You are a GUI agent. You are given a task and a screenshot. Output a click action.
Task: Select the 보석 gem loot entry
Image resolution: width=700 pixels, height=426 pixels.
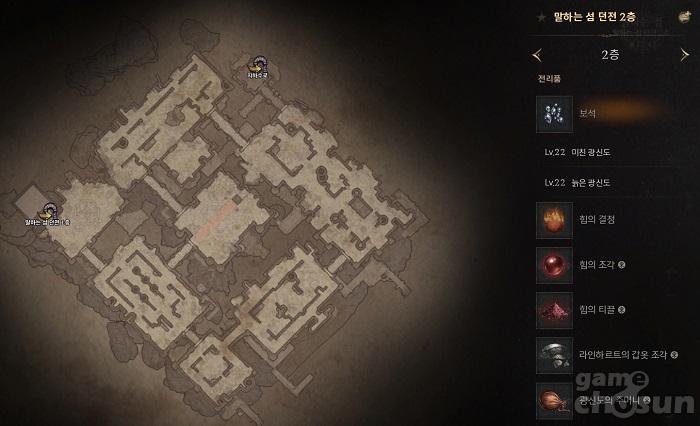click(x=554, y=113)
